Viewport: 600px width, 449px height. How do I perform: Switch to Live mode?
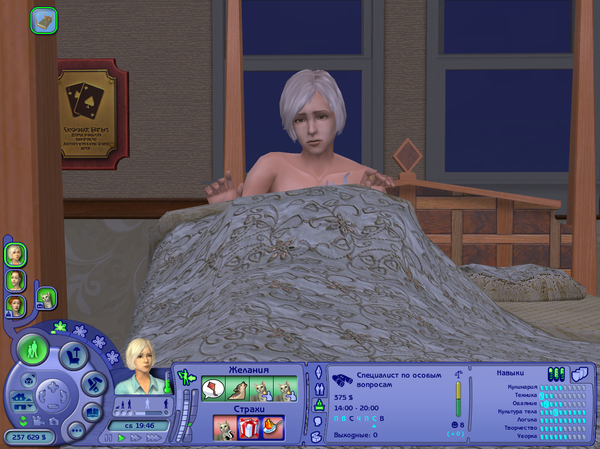click(x=33, y=350)
